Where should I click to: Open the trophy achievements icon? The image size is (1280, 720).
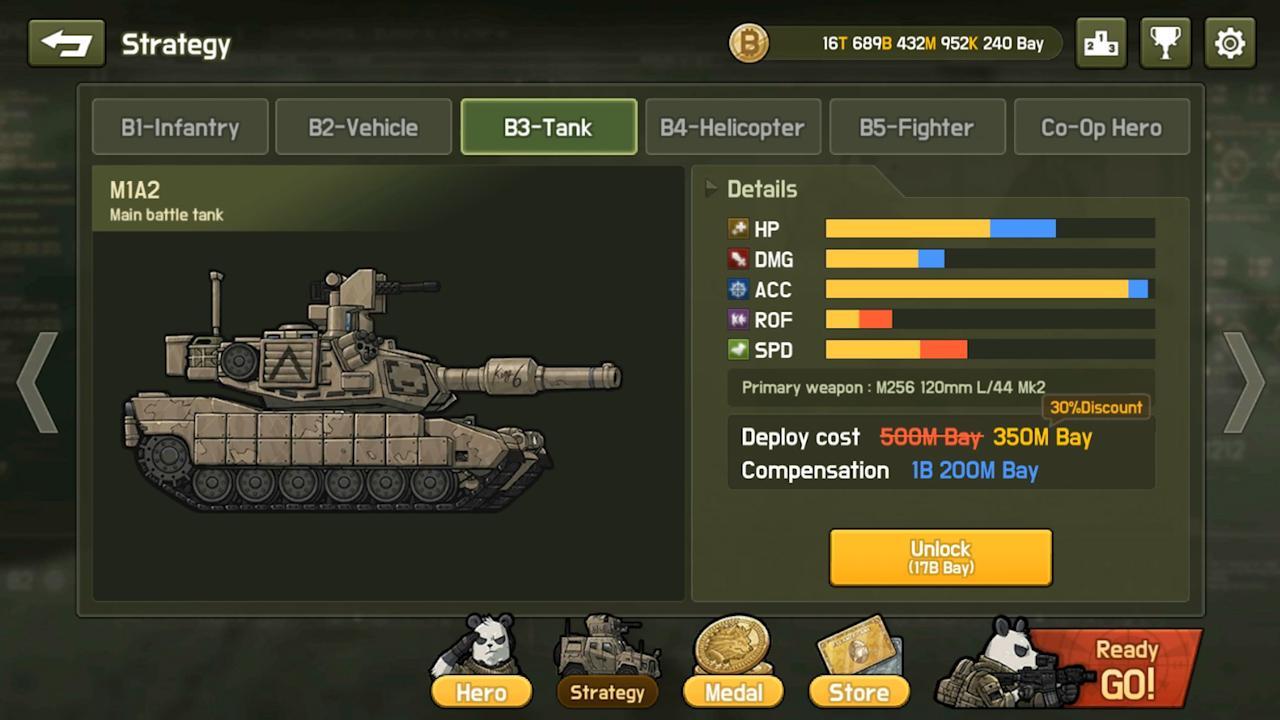(x=1165, y=43)
